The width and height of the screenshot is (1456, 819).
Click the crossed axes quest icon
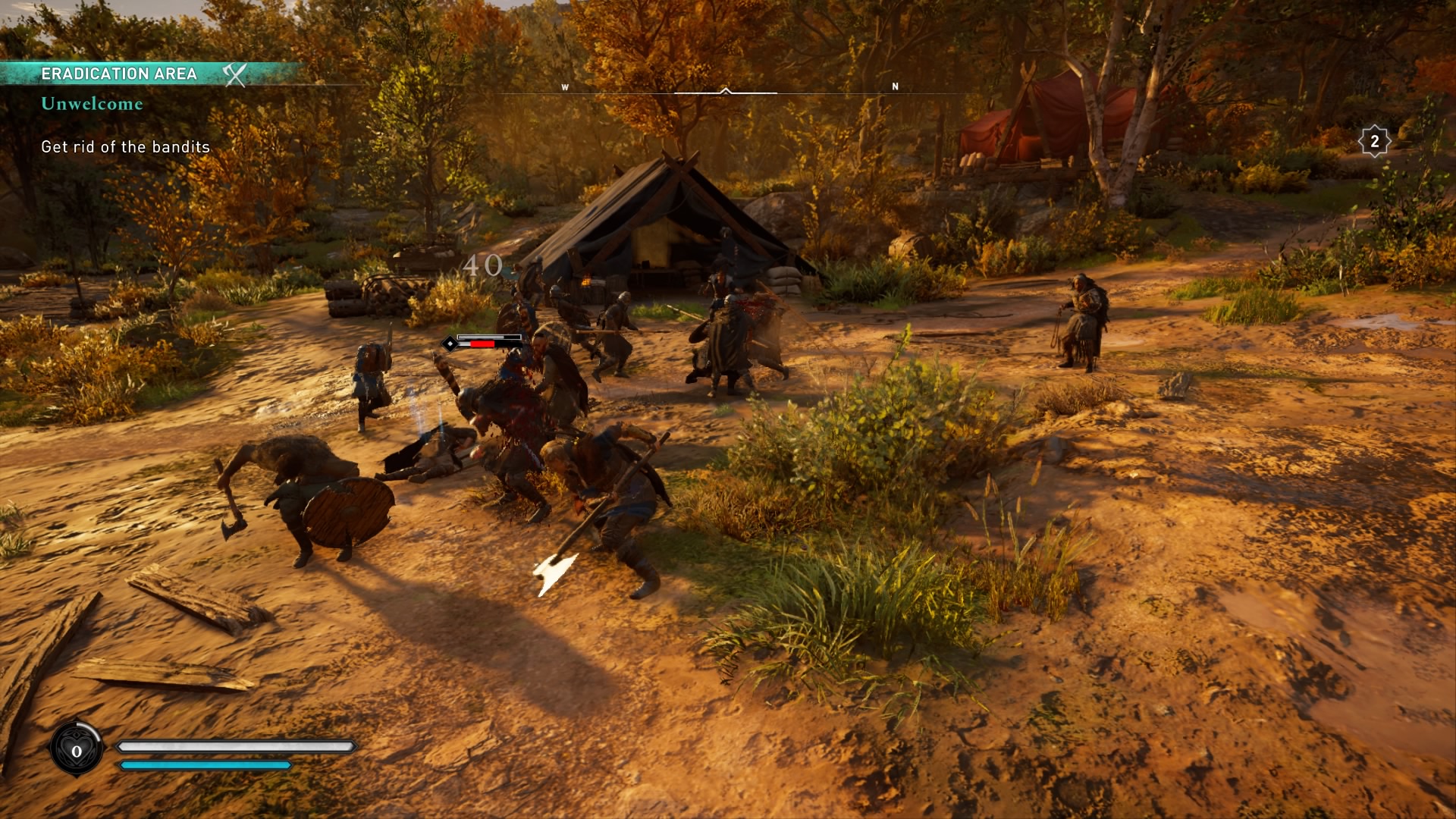click(235, 74)
